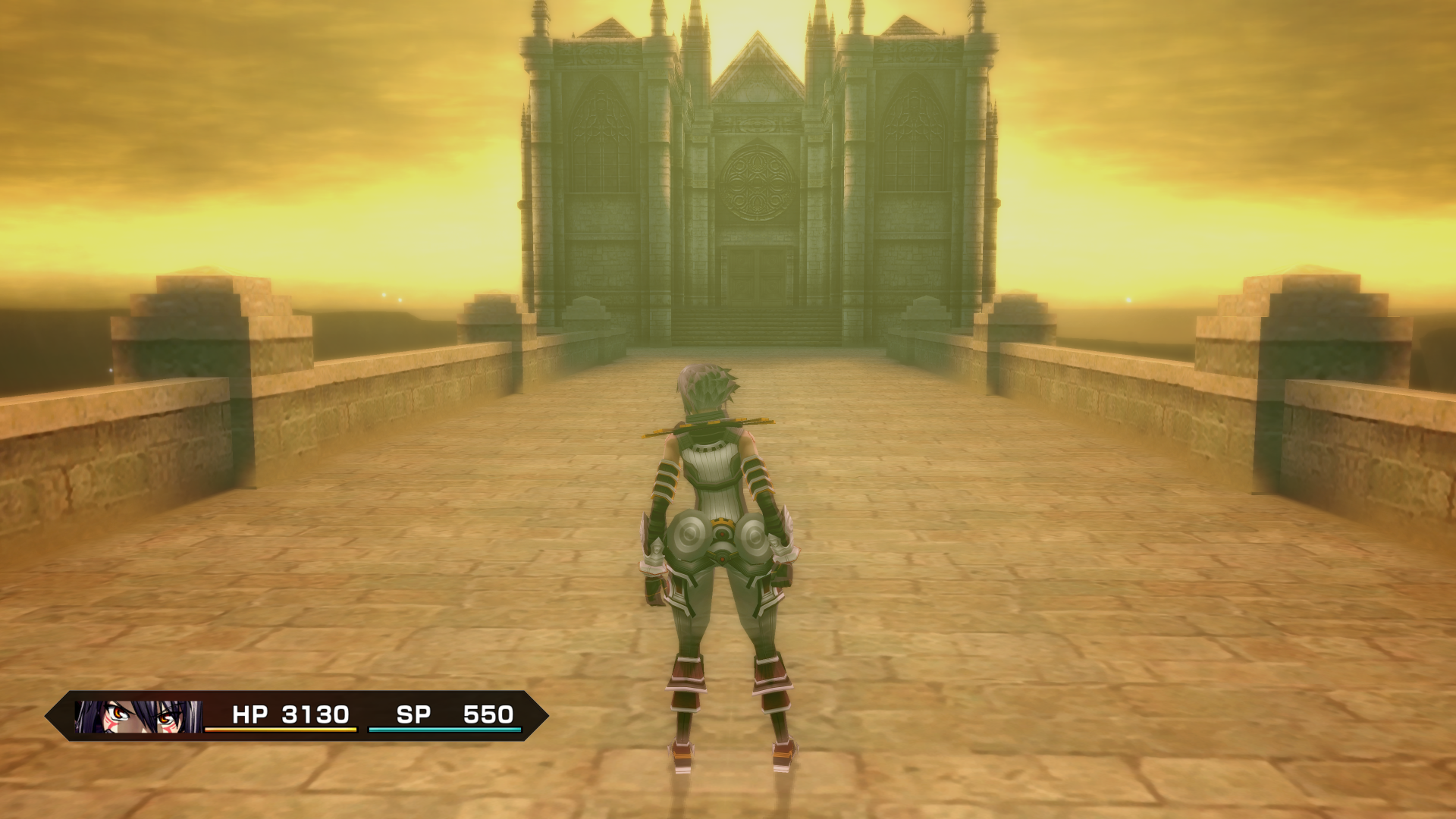Select the character portrait in status panel
The image size is (1456, 819).
138,716
